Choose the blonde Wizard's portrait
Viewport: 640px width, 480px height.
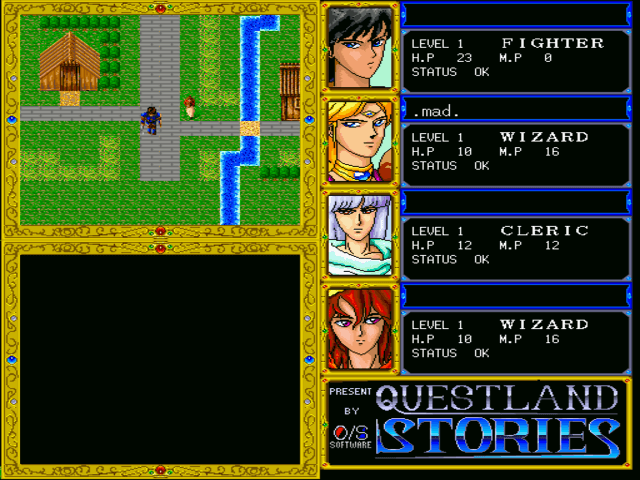click(360, 141)
